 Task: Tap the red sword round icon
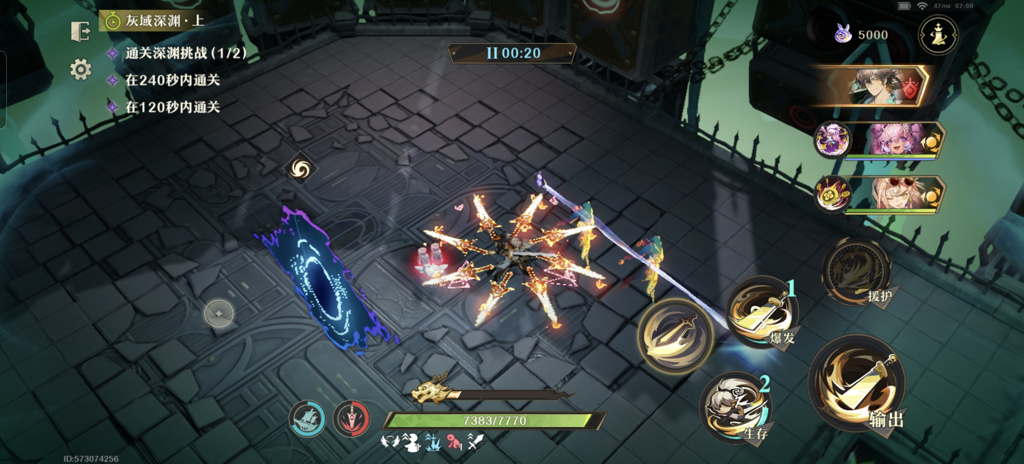[x=351, y=418]
